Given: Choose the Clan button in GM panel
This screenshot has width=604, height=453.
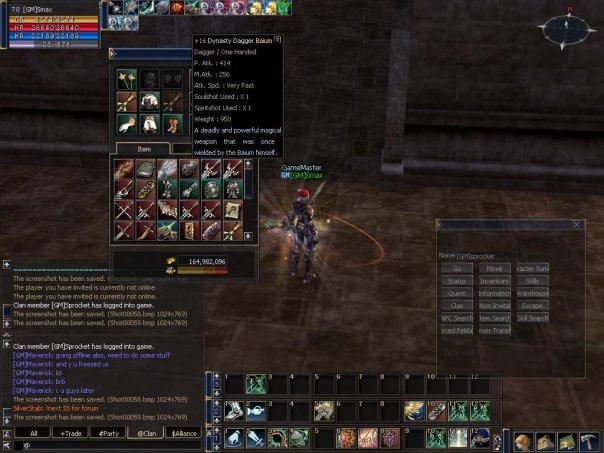Looking at the screenshot, I should [457, 306].
